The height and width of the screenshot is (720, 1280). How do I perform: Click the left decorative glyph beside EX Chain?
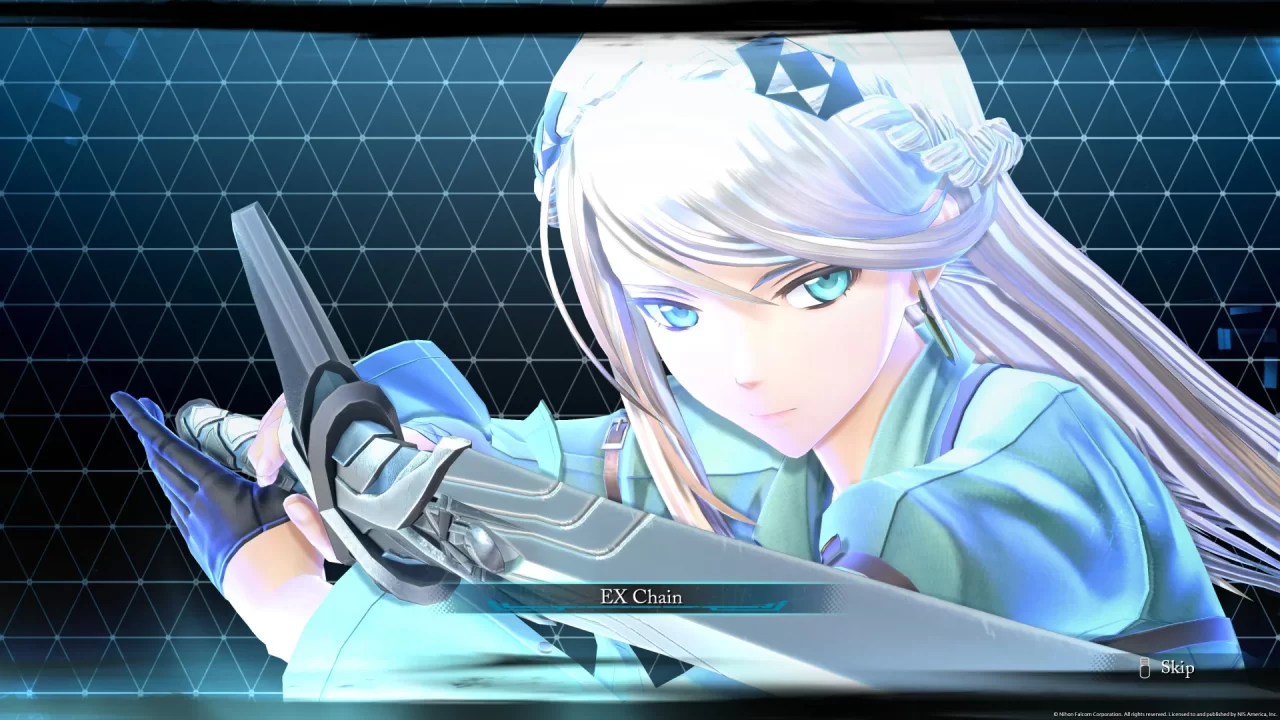click(498, 605)
